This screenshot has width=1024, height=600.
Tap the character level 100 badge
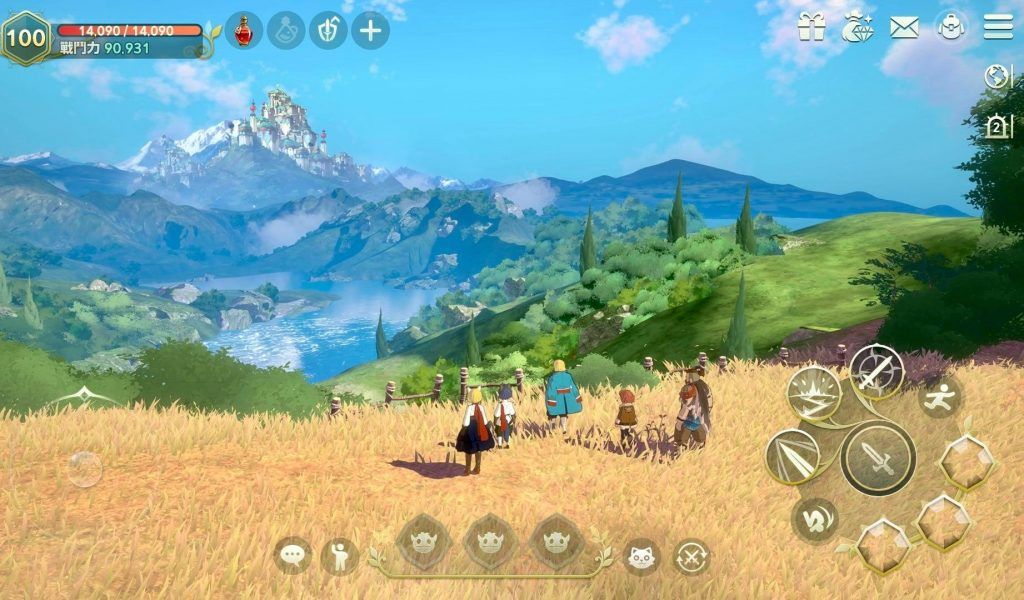tap(26, 38)
